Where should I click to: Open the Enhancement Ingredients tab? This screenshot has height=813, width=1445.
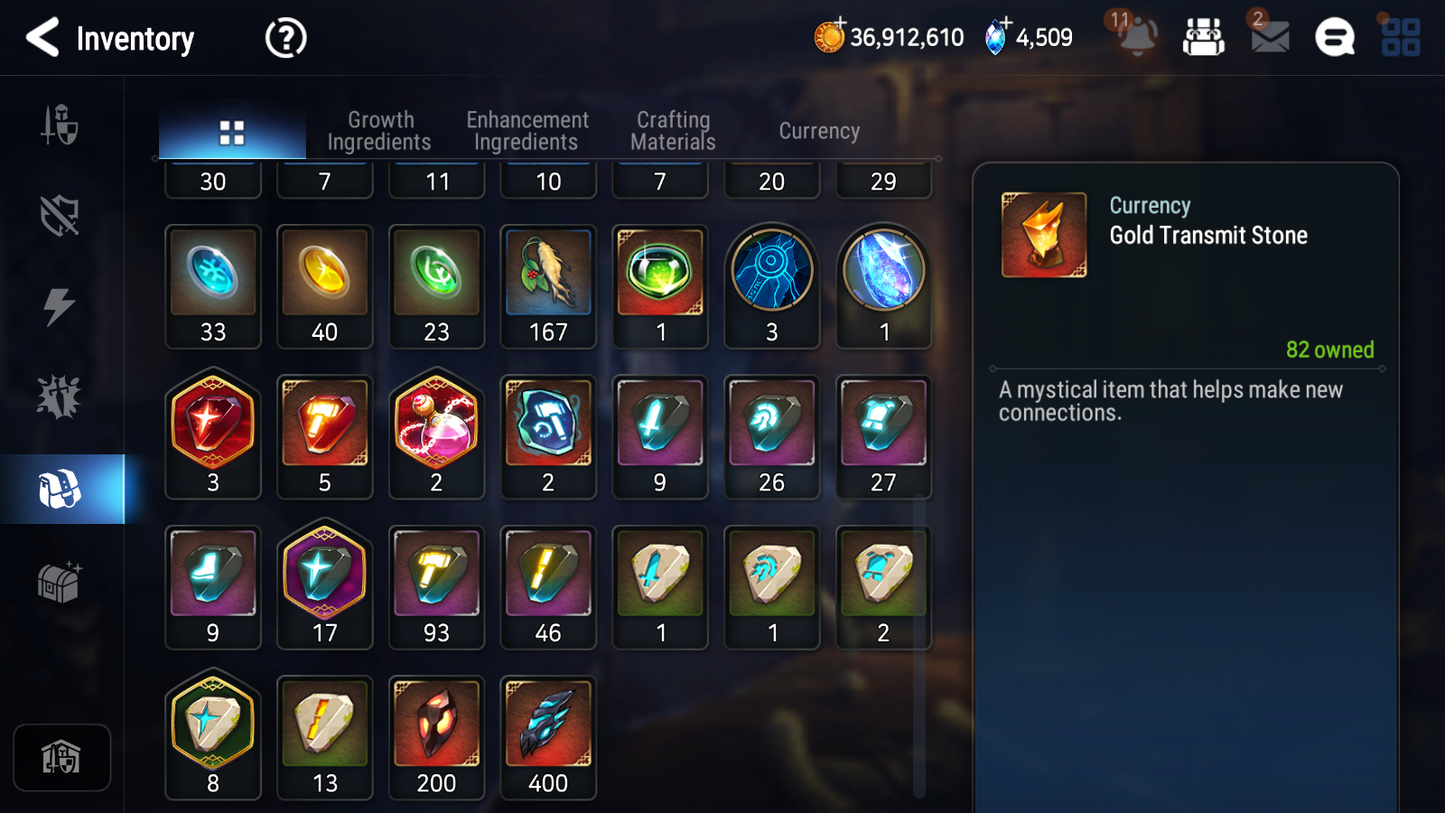coord(527,131)
